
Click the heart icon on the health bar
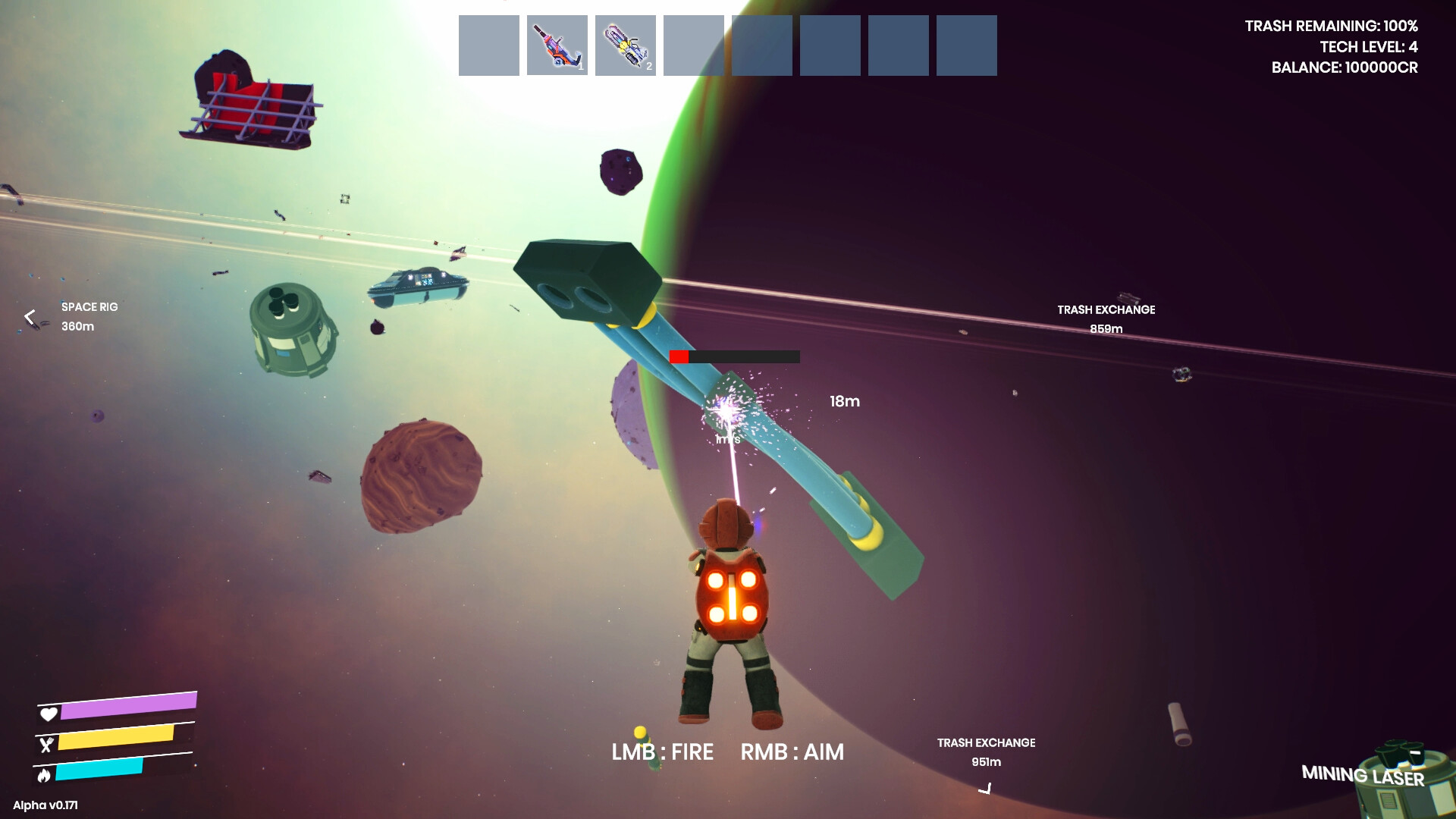49,714
